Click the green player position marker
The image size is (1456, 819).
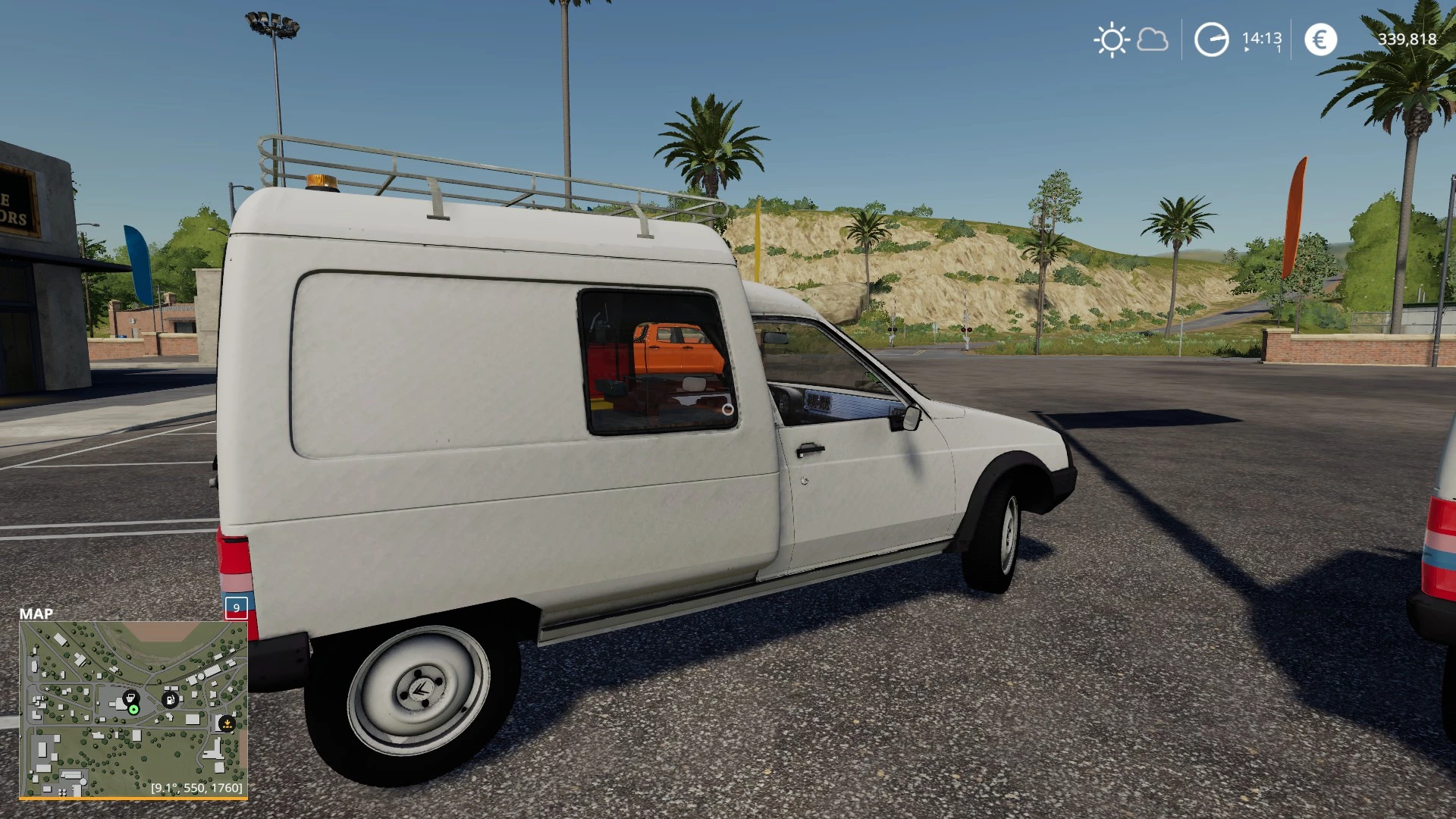[x=134, y=710]
